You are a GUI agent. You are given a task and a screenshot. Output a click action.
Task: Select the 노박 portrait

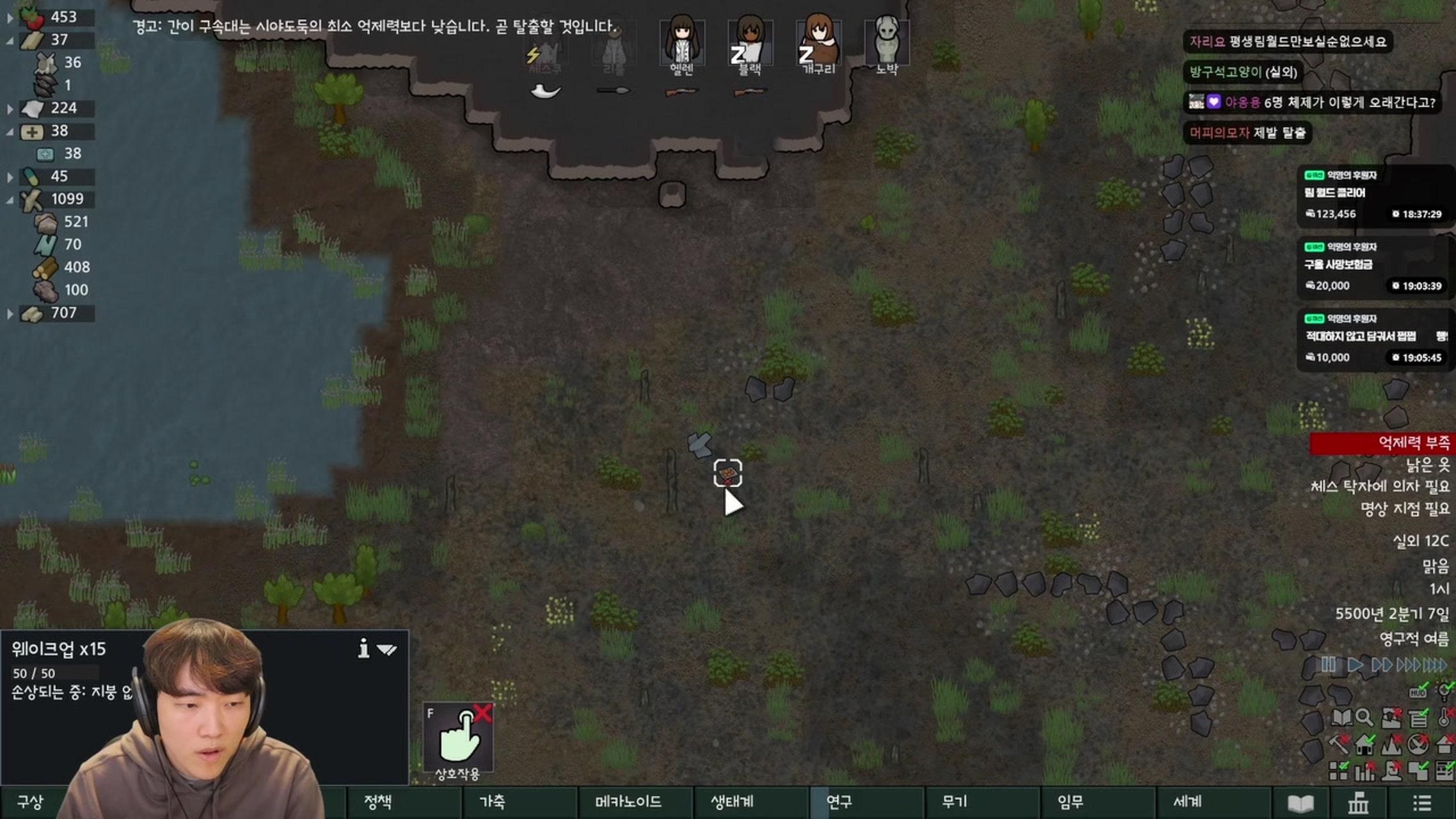(x=887, y=42)
